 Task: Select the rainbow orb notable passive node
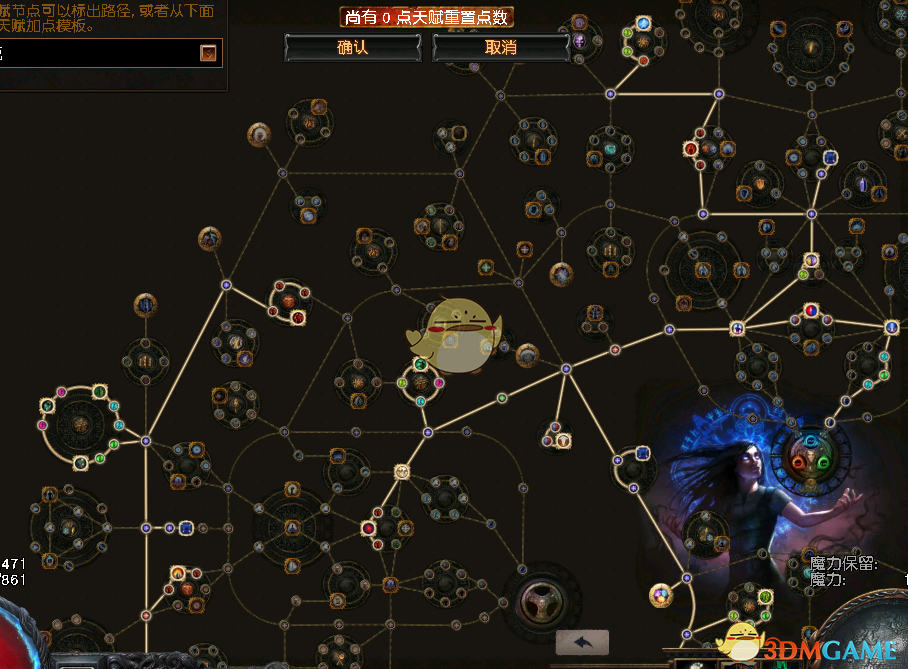(x=660, y=596)
